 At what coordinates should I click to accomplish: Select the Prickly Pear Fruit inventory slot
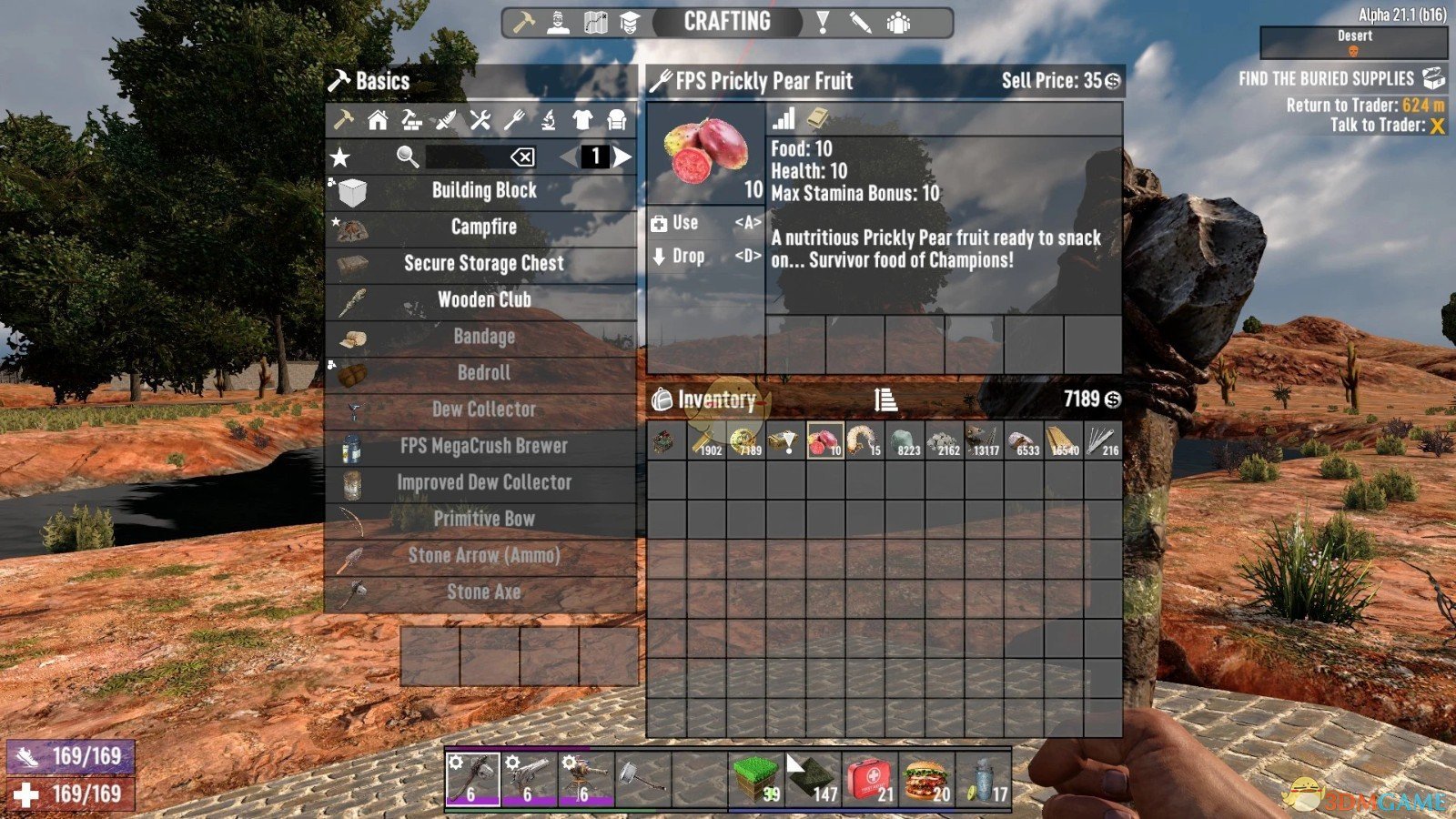coord(825,444)
